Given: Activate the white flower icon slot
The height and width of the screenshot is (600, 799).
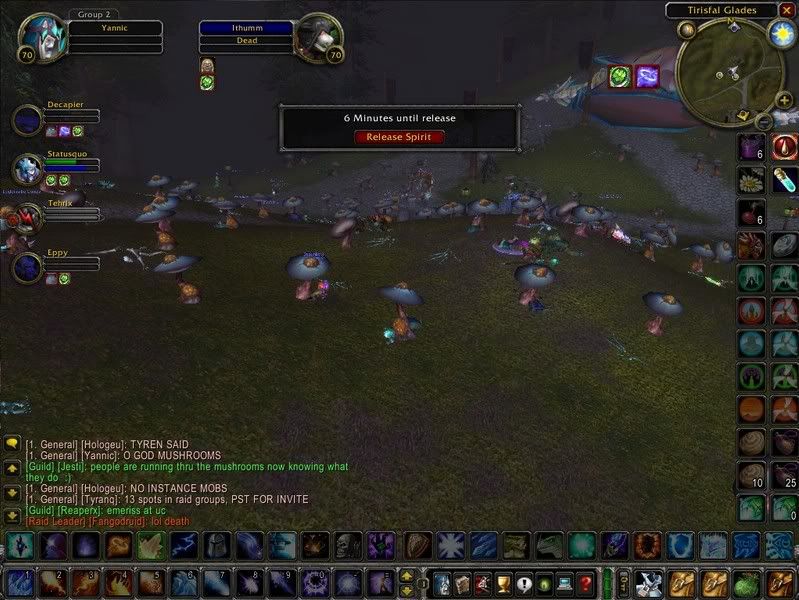Looking at the screenshot, I should (x=752, y=180).
